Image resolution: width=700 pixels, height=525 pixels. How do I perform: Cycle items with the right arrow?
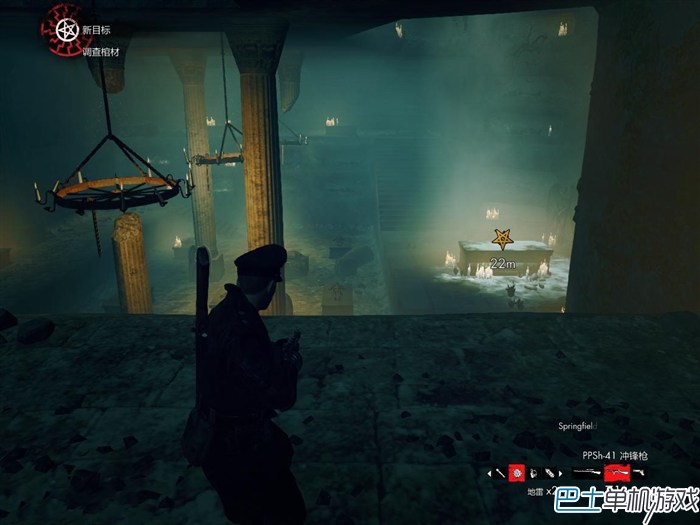pos(561,472)
